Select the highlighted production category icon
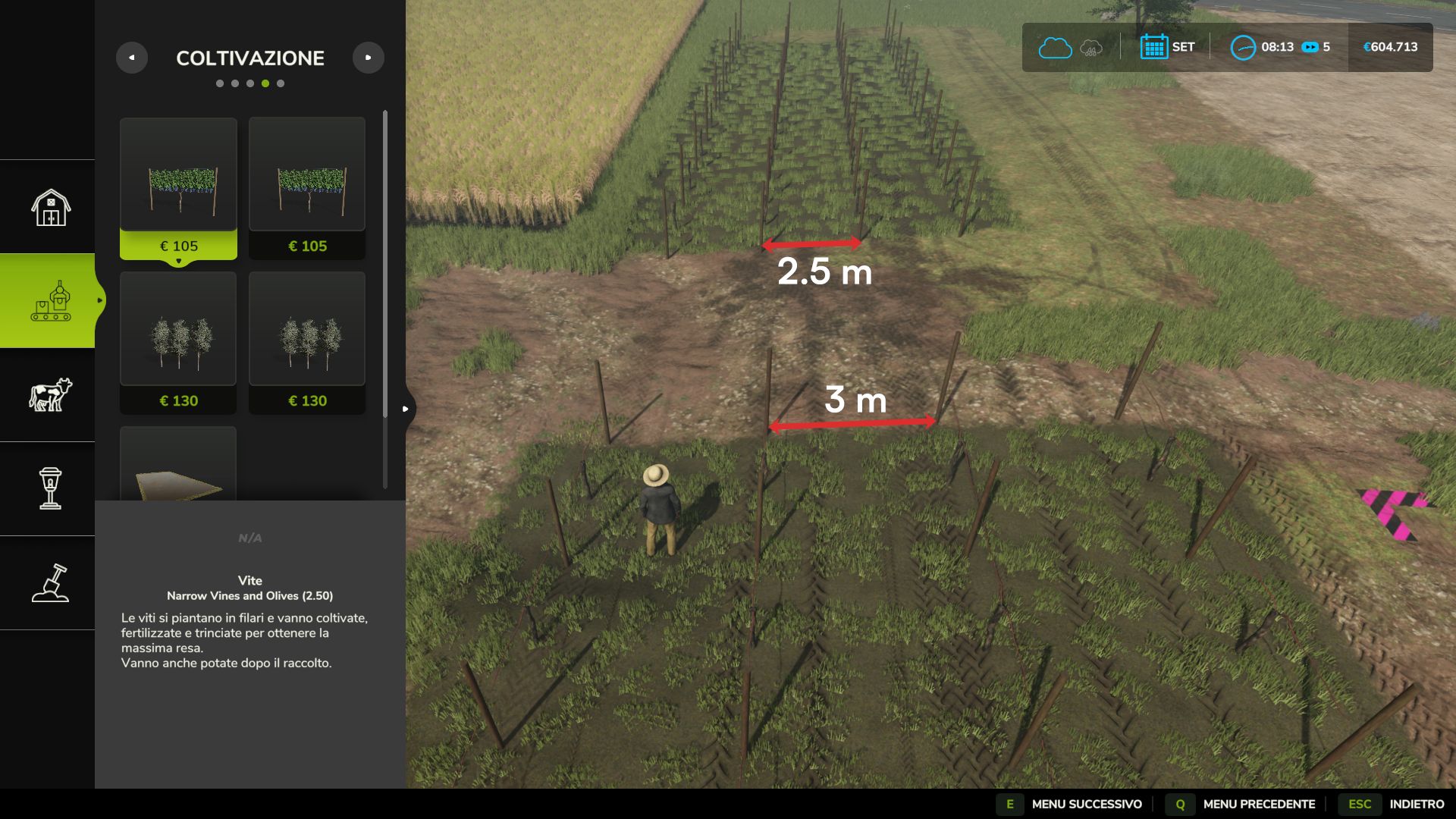This screenshot has width=1456, height=819. click(48, 302)
